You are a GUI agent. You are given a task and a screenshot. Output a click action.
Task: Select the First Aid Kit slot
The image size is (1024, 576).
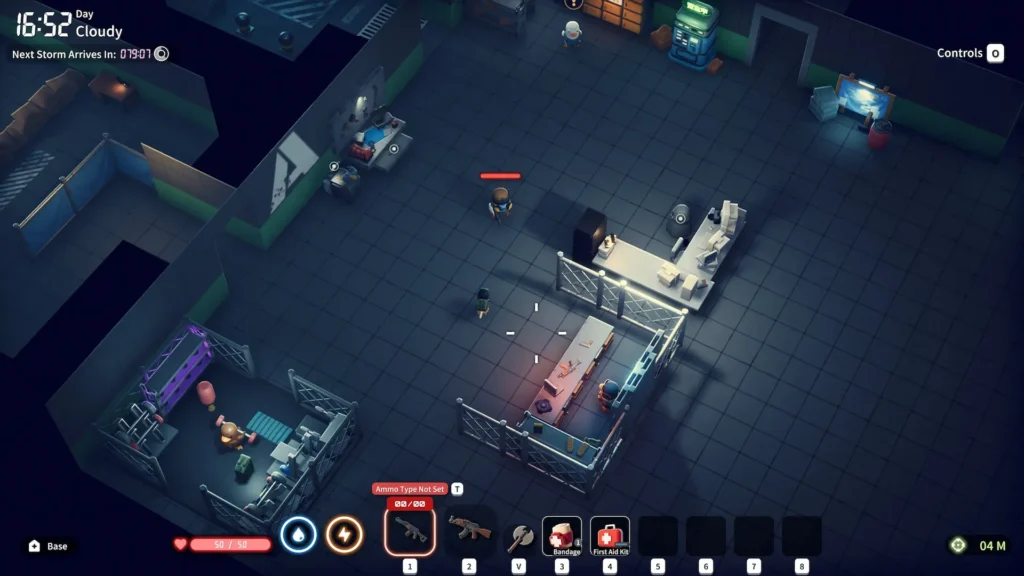pyautogui.click(x=610, y=536)
